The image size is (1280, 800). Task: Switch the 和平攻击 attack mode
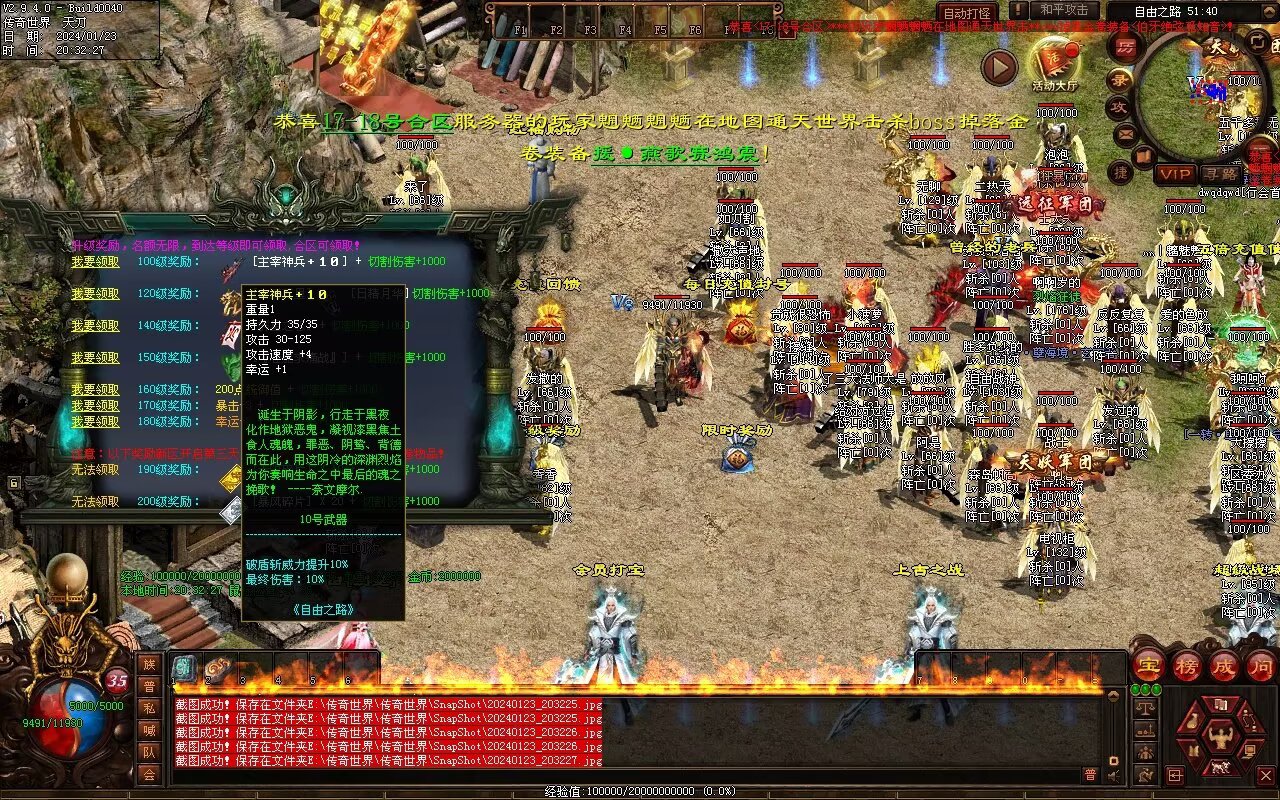pyautogui.click(x=1064, y=11)
